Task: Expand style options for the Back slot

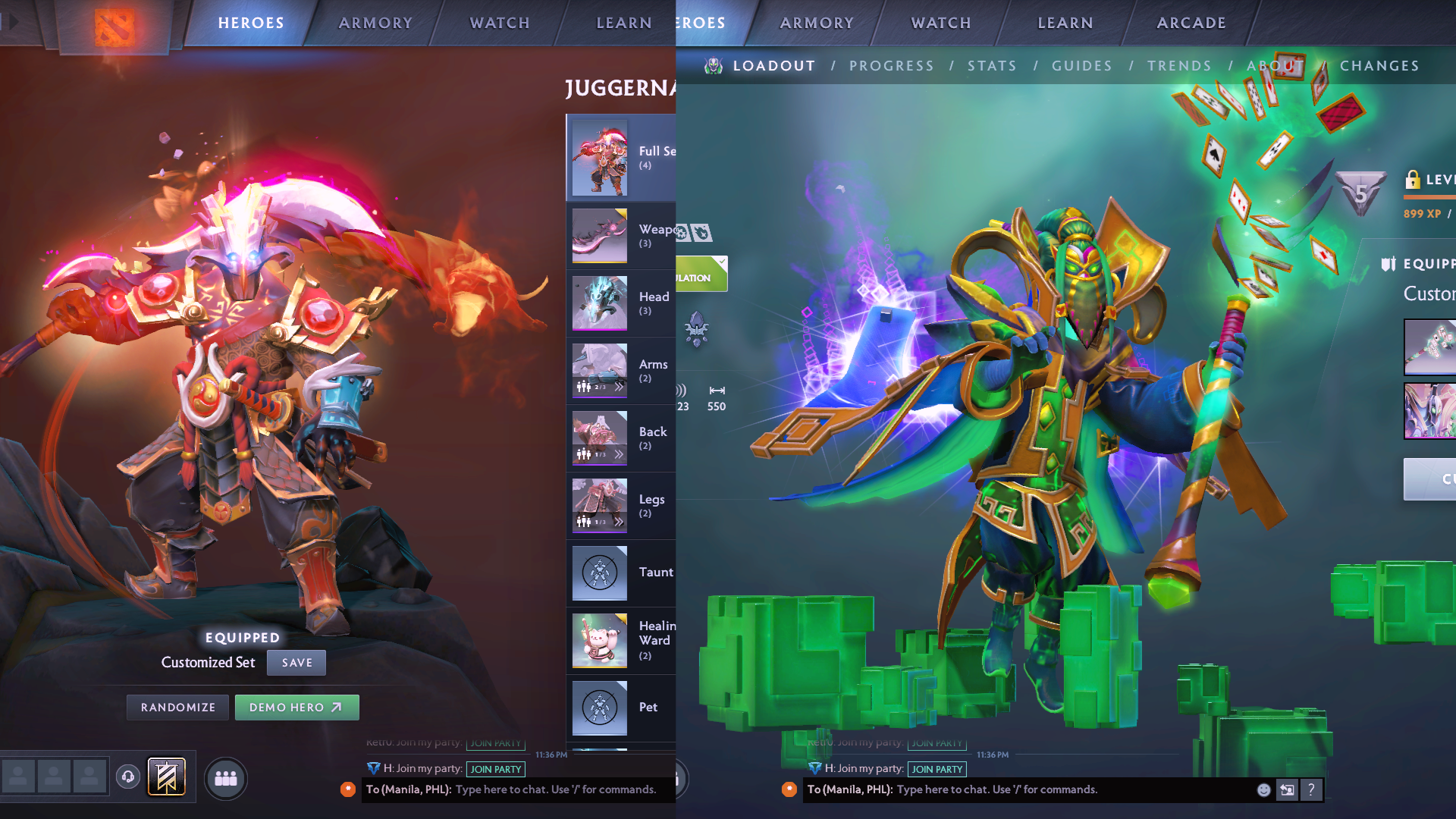Action: [x=617, y=454]
